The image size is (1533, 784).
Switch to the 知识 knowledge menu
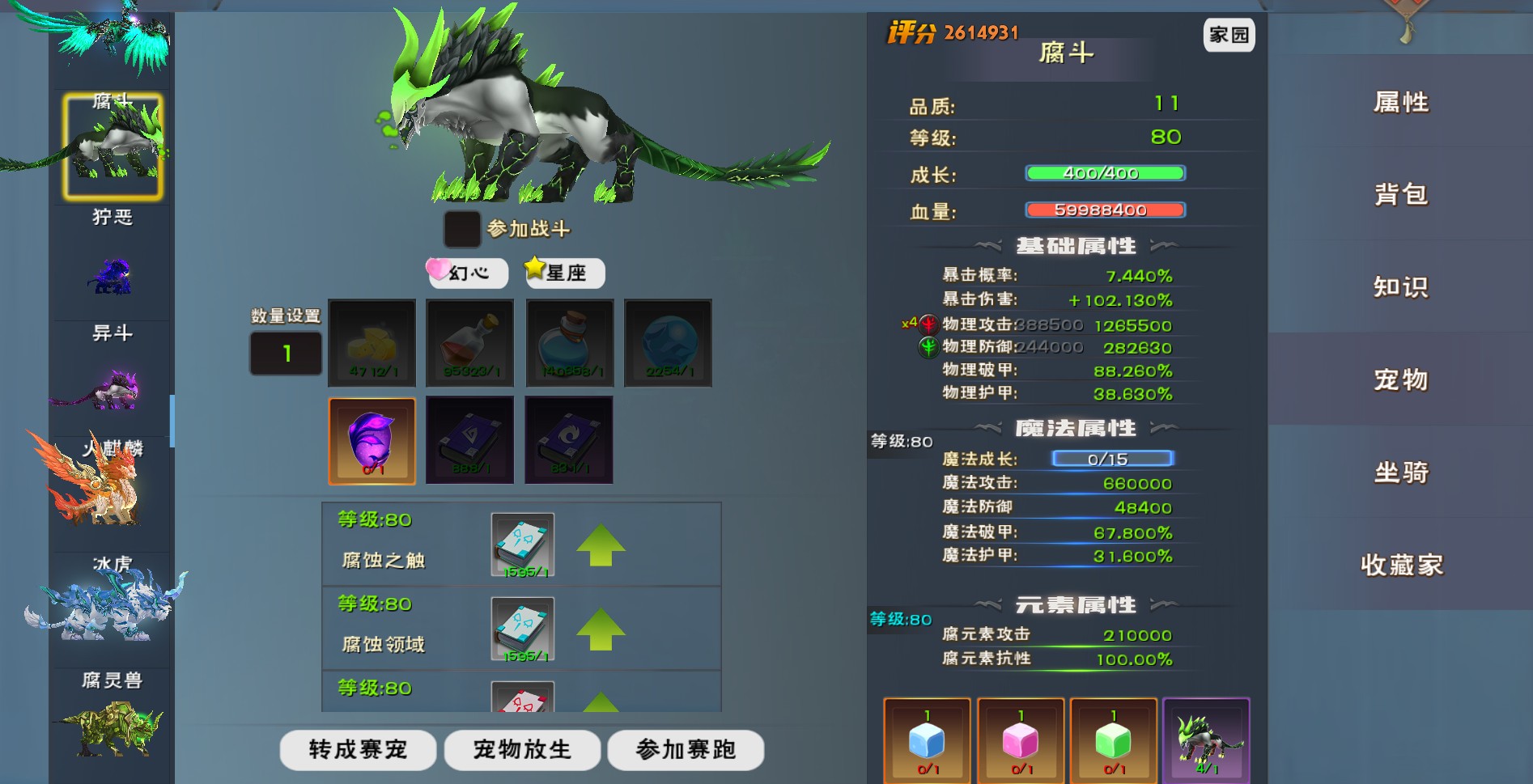(1401, 287)
